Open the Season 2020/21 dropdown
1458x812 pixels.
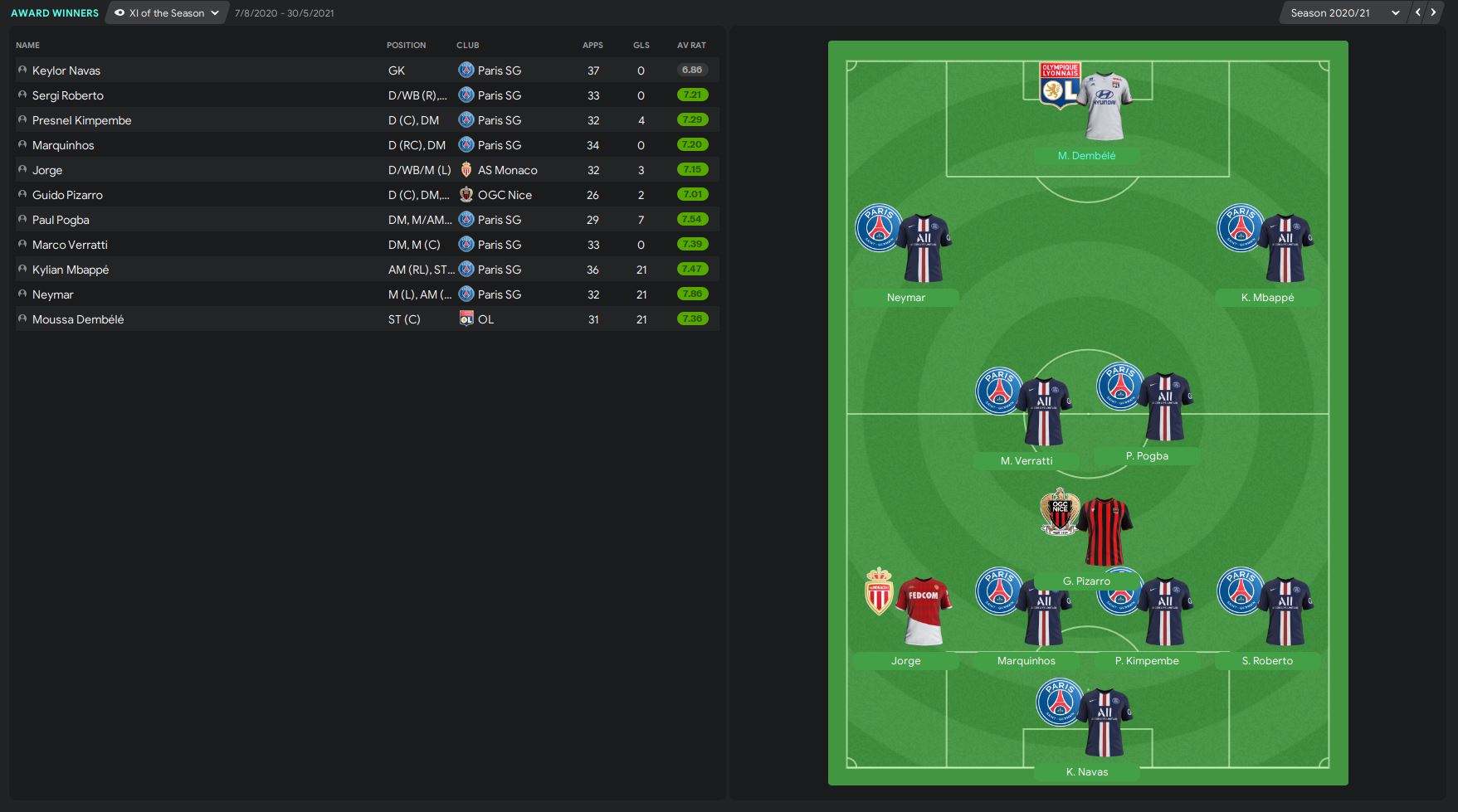(1343, 13)
